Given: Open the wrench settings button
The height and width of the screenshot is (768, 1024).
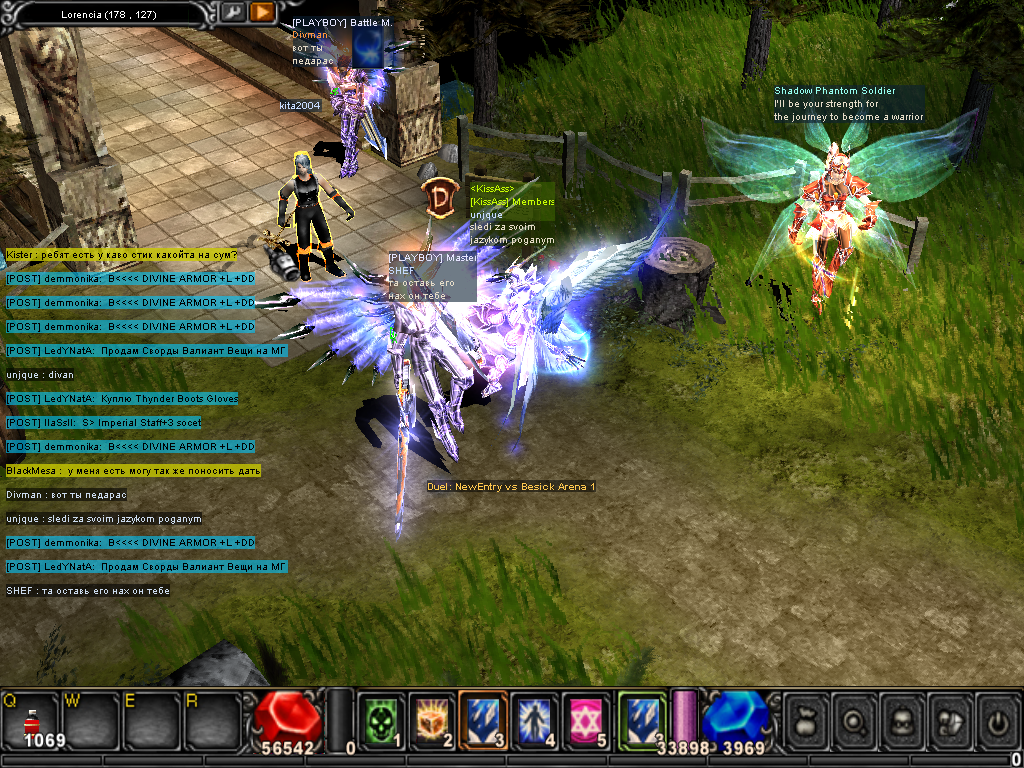Looking at the screenshot, I should [232, 12].
